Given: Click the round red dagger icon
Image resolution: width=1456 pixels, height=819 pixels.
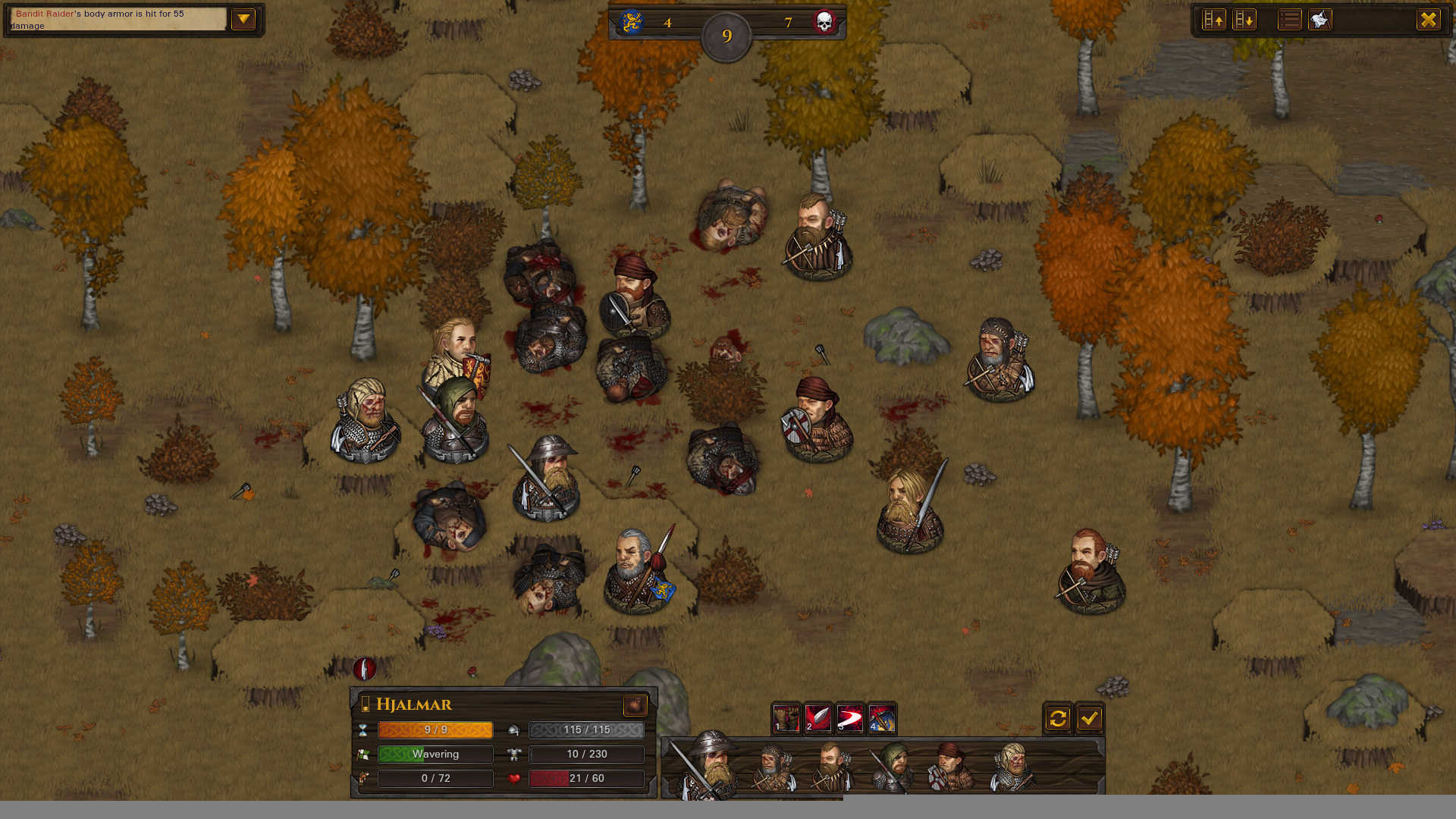Looking at the screenshot, I should pos(365,669).
